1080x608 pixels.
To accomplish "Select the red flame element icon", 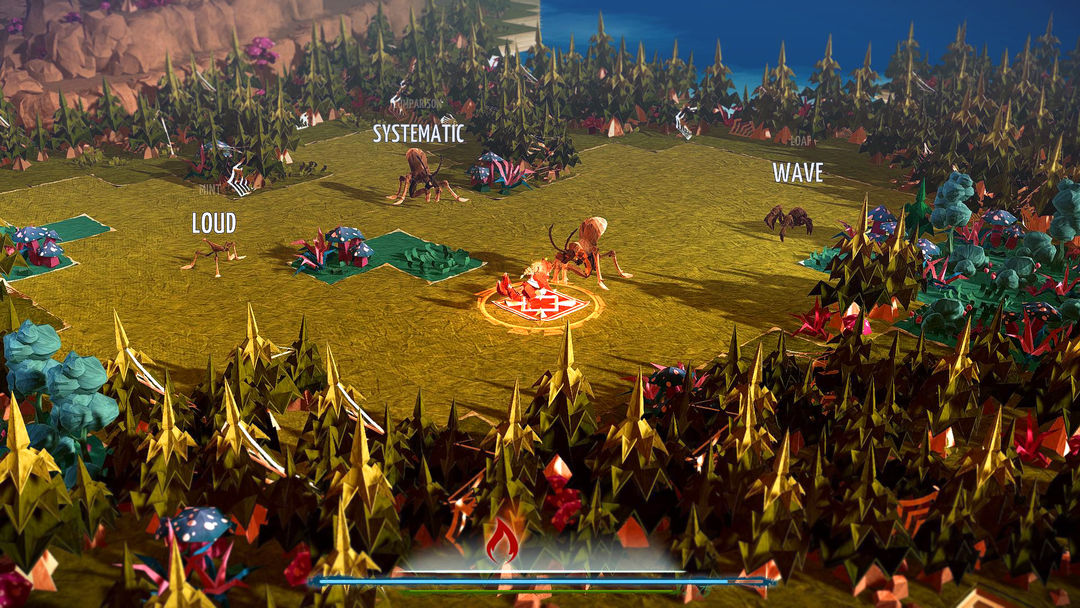I will 502,541.
